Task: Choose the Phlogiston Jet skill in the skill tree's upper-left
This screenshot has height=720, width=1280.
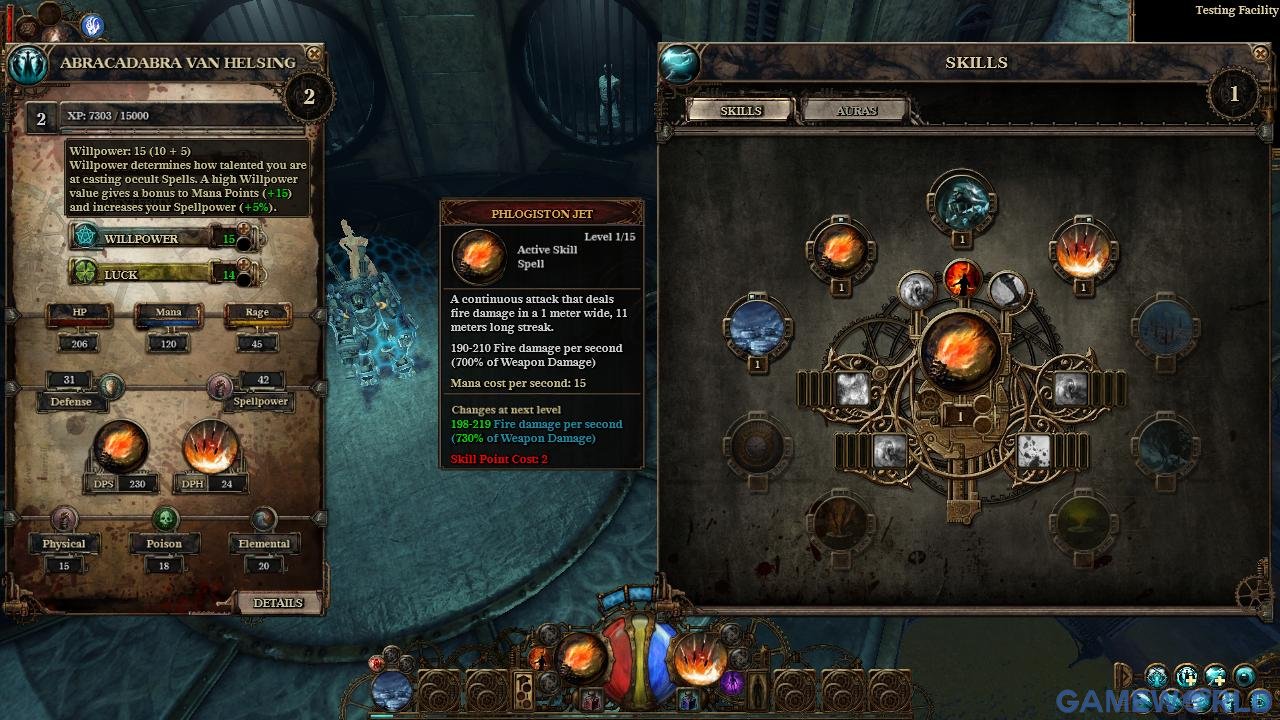Action: pyautogui.click(x=840, y=250)
